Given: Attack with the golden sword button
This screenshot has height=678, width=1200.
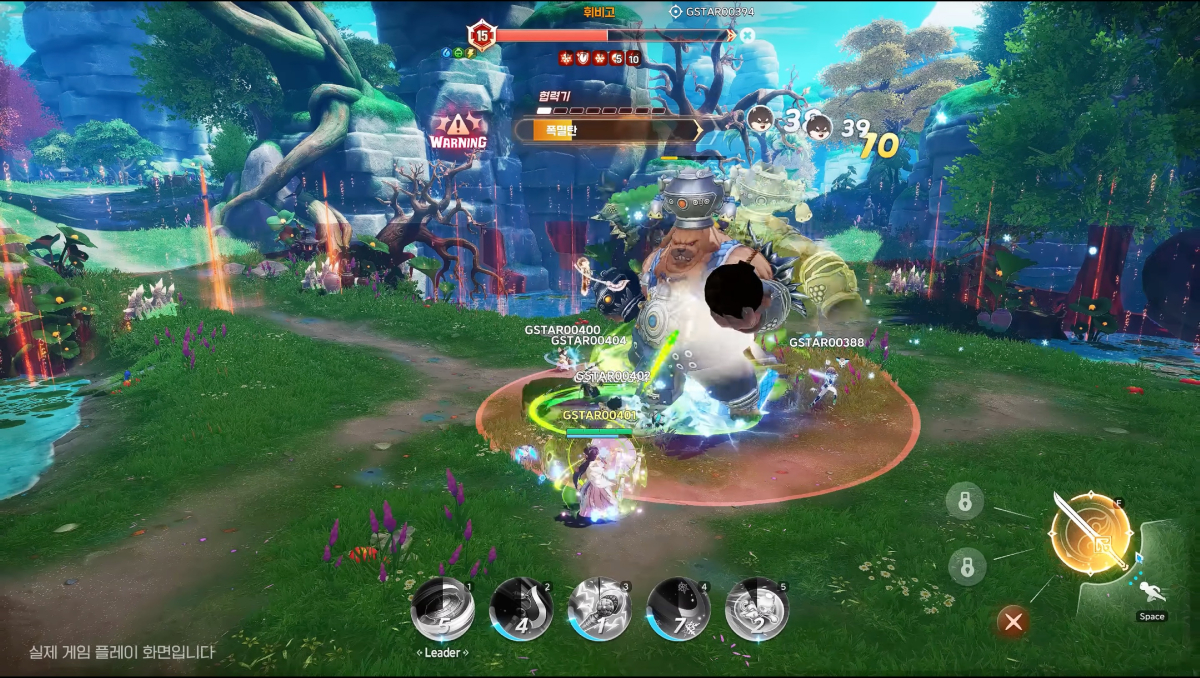Looking at the screenshot, I should (x=1090, y=533).
